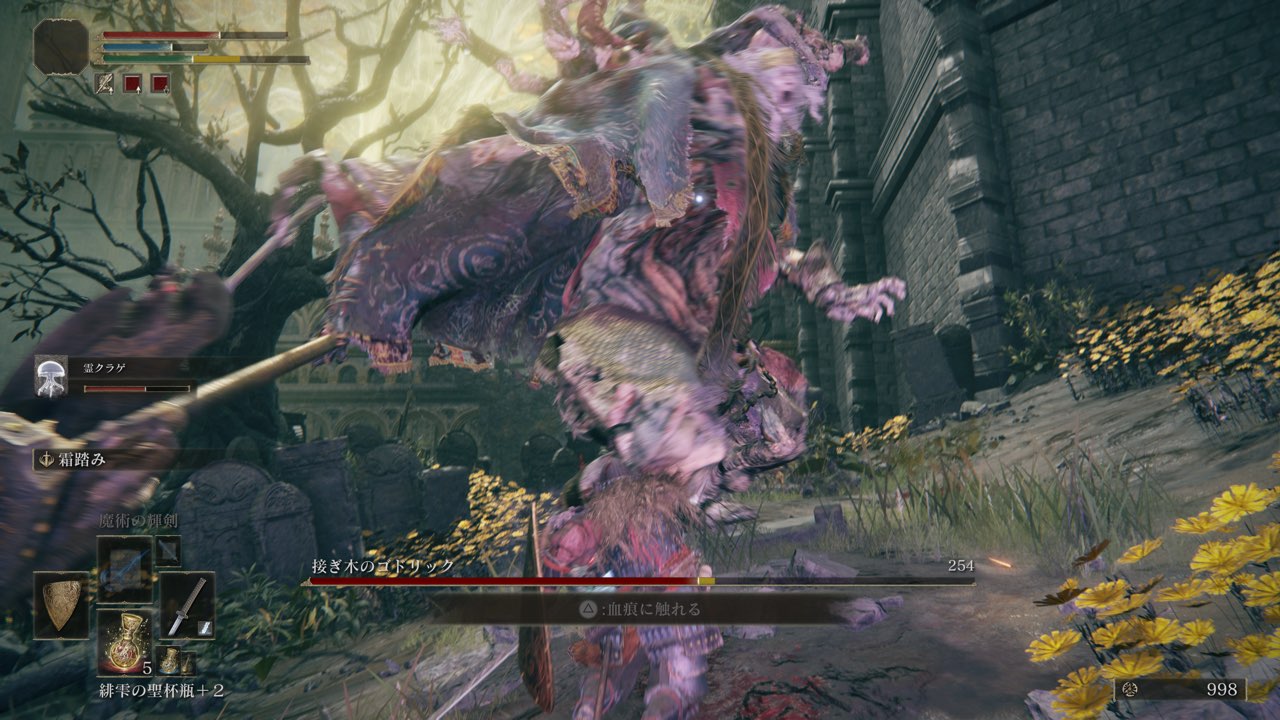The height and width of the screenshot is (720, 1280).
Task: Use the Flask of Crimson Tears slot
Action: pos(125,640)
